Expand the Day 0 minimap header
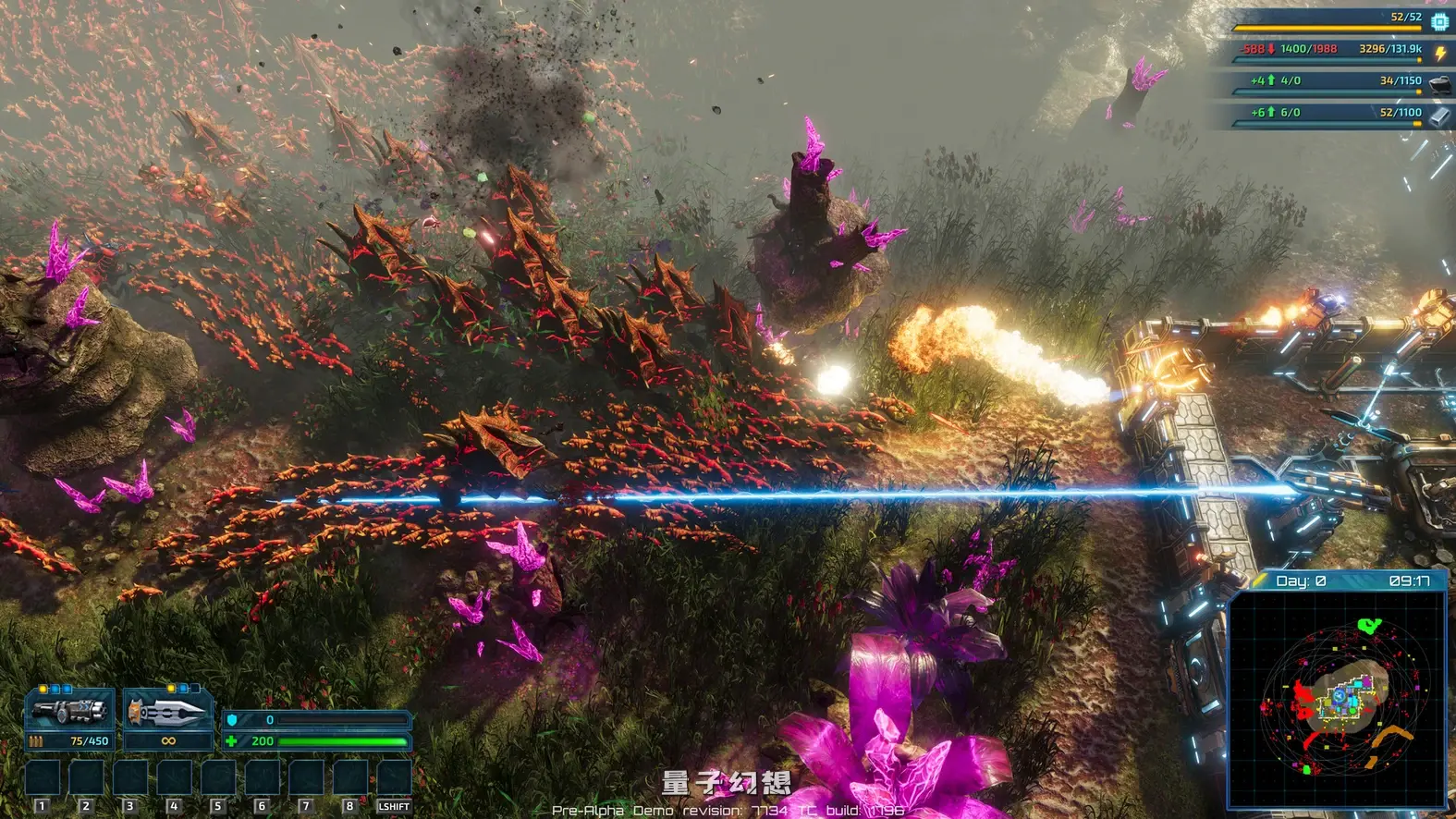The height and width of the screenshot is (819, 1456). click(x=1303, y=581)
